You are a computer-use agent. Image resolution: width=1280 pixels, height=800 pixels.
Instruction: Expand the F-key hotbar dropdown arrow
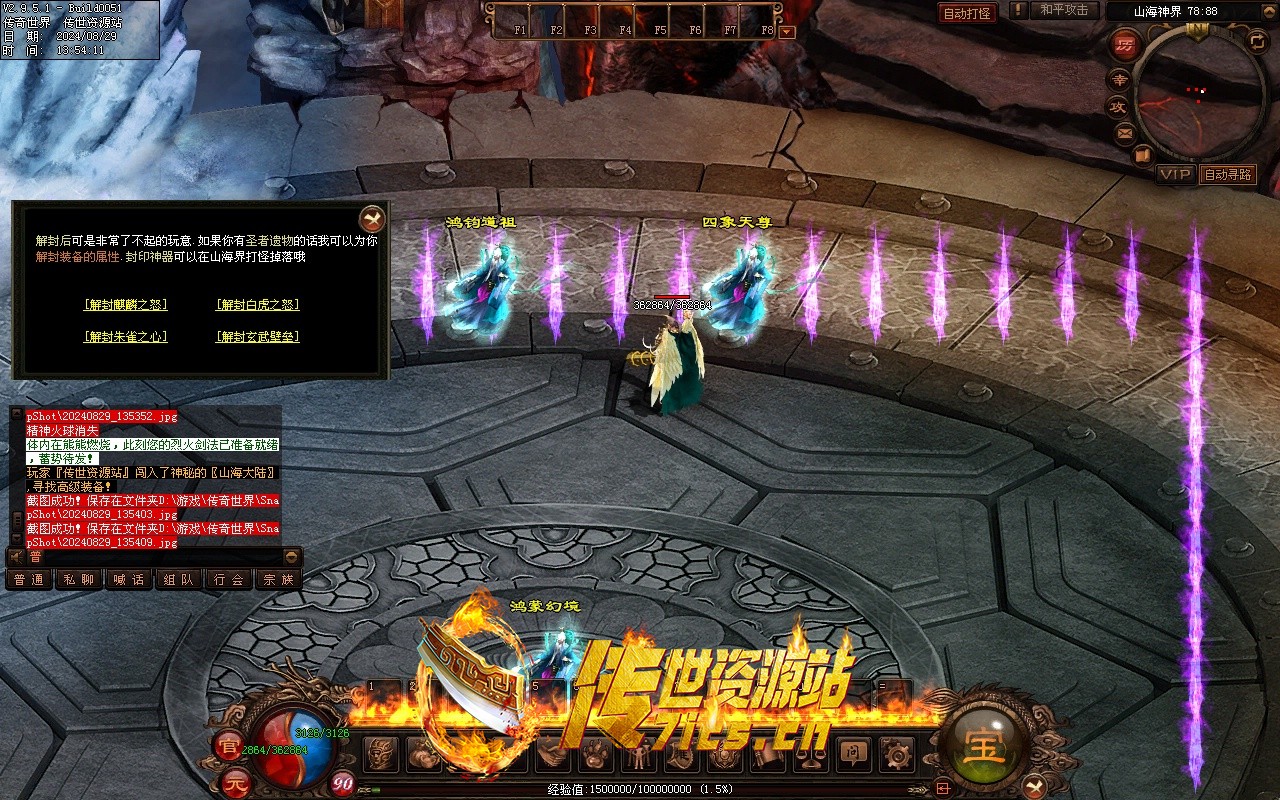click(x=787, y=31)
